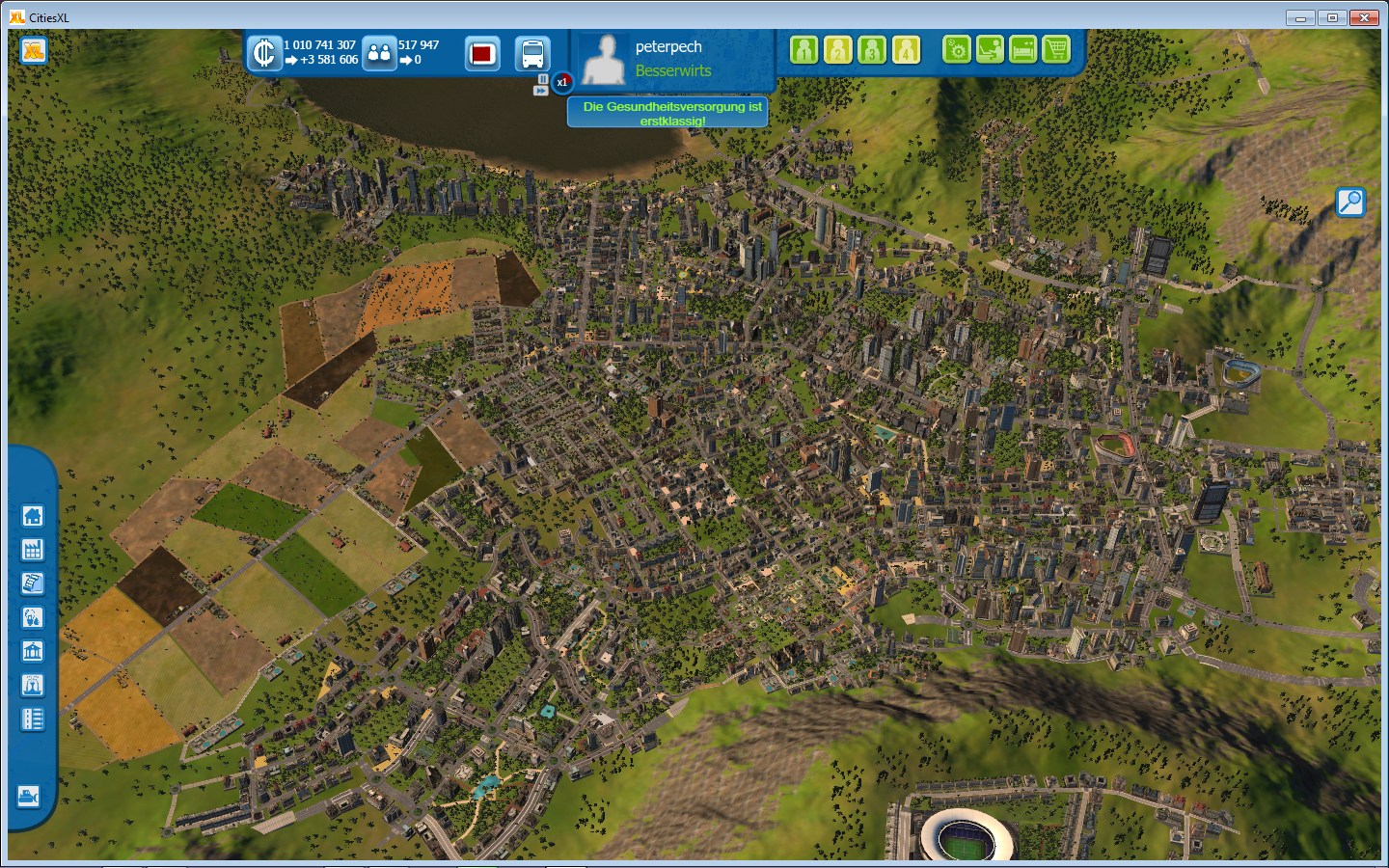Open the Cities XL main menu icon

pyautogui.click(x=34, y=50)
